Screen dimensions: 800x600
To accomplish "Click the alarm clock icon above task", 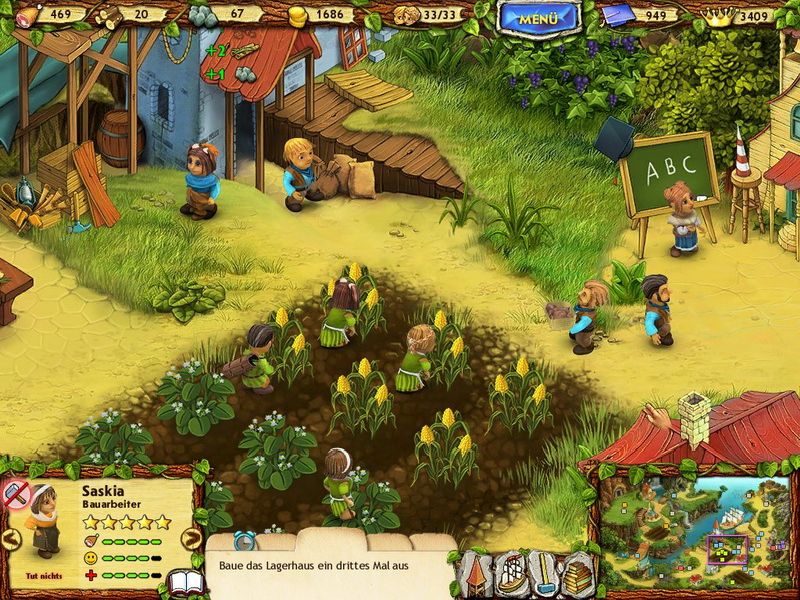I will point(243,541).
